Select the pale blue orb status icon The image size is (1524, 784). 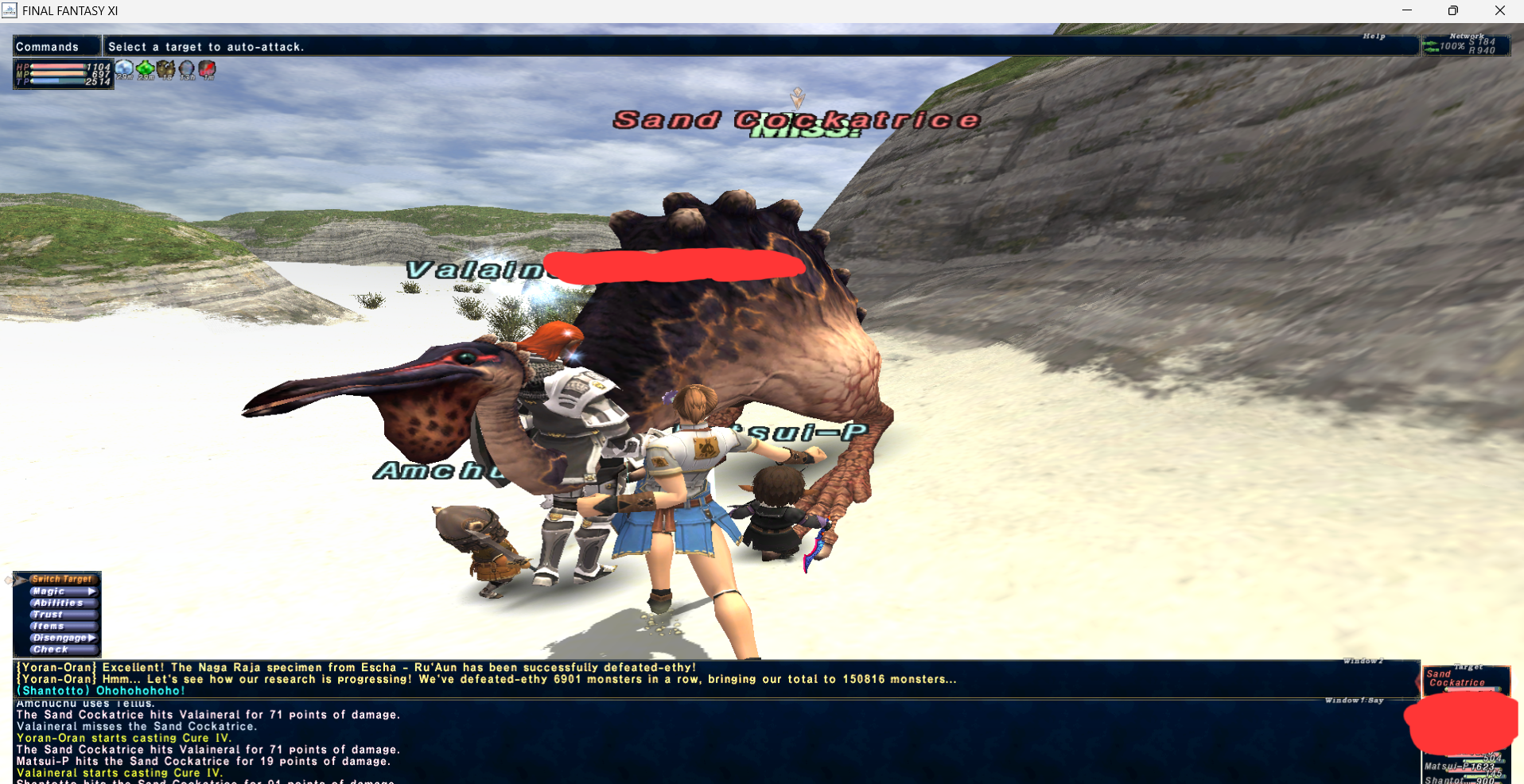pos(124,70)
